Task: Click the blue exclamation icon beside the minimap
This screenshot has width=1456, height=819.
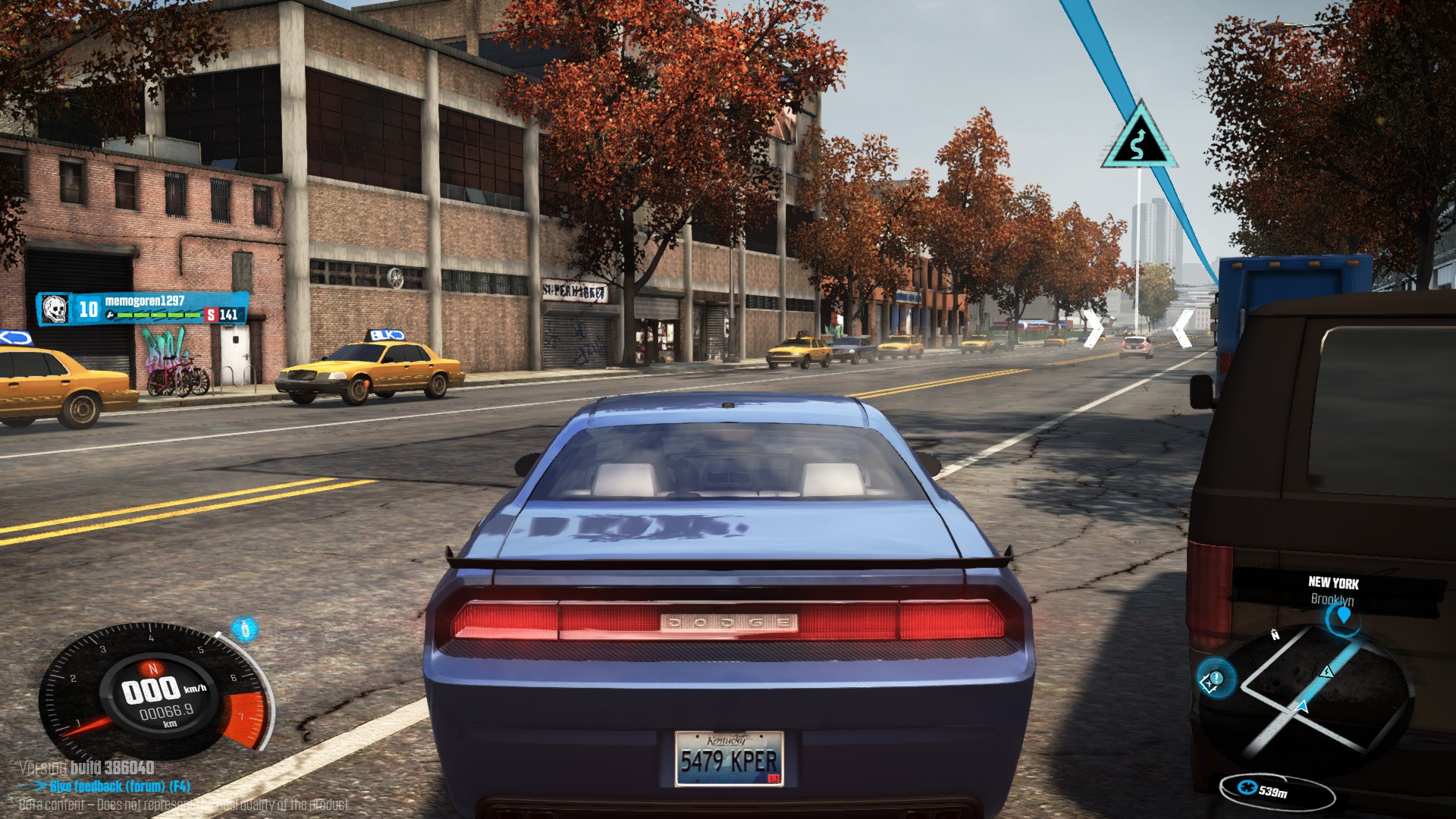Action: point(1214,679)
